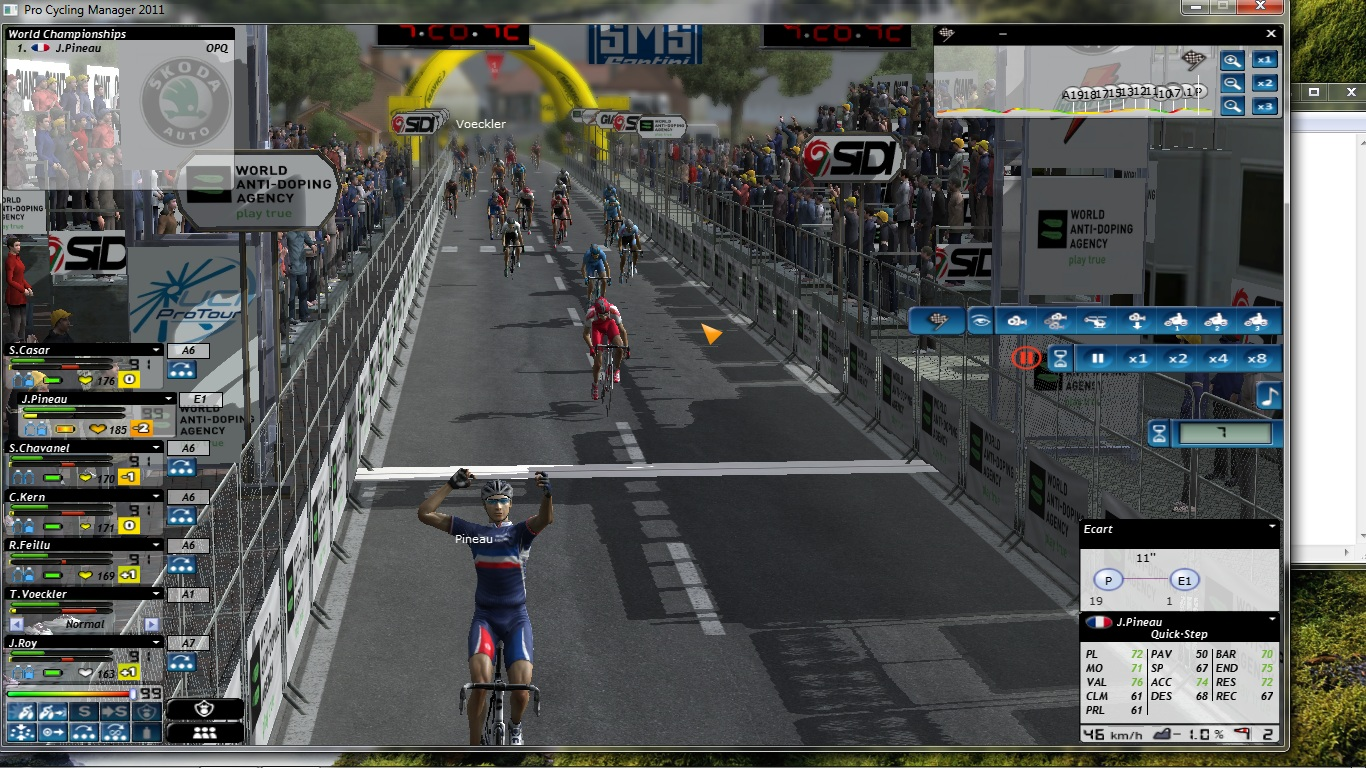This screenshot has height=768, width=1366.
Task: Select J.Roy's rider panel
Action: coord(80,643)
